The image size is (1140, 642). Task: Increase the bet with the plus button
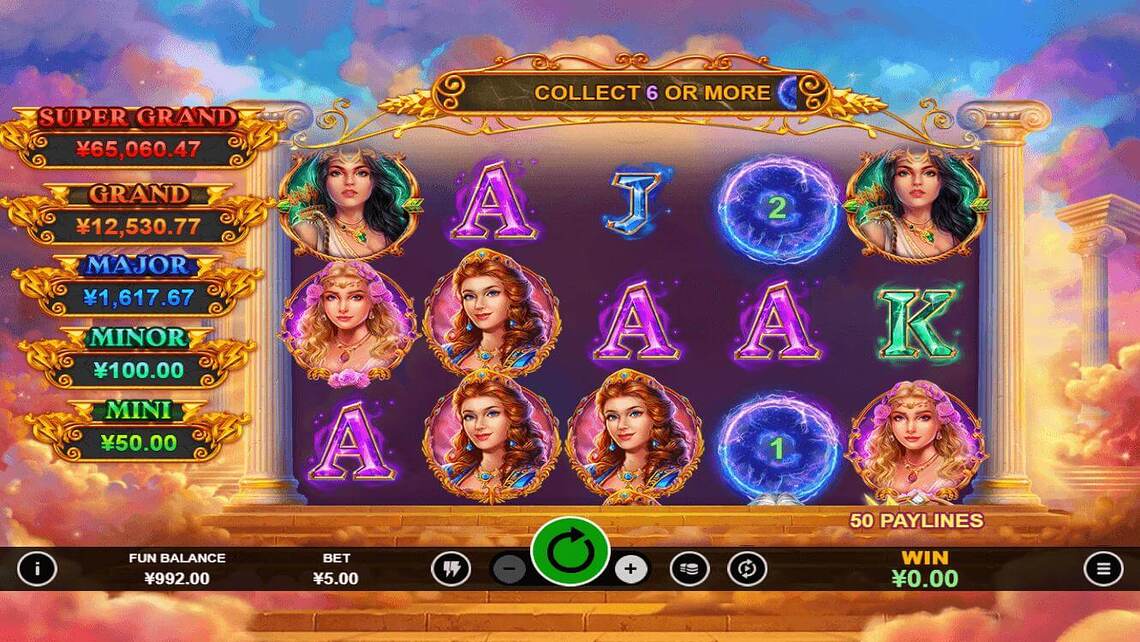630,569
